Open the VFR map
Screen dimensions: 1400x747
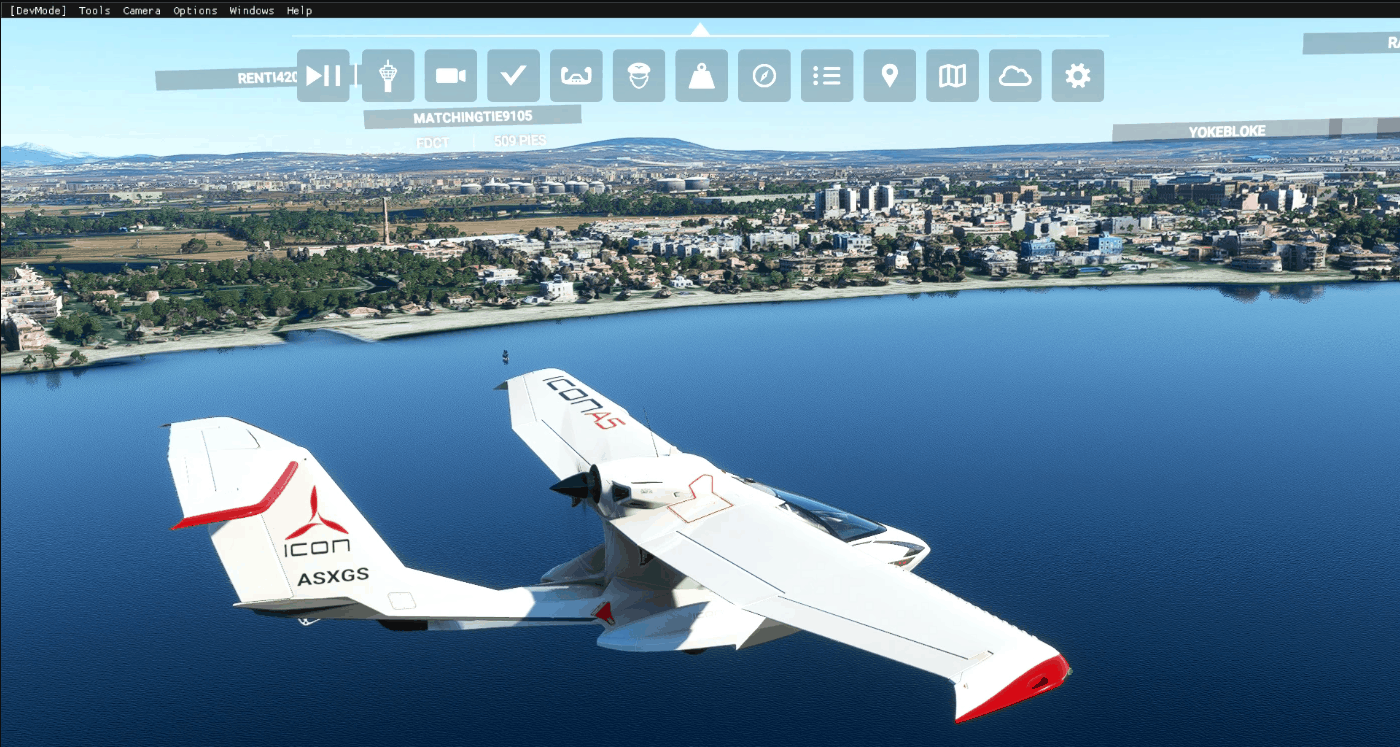(952, 76)
